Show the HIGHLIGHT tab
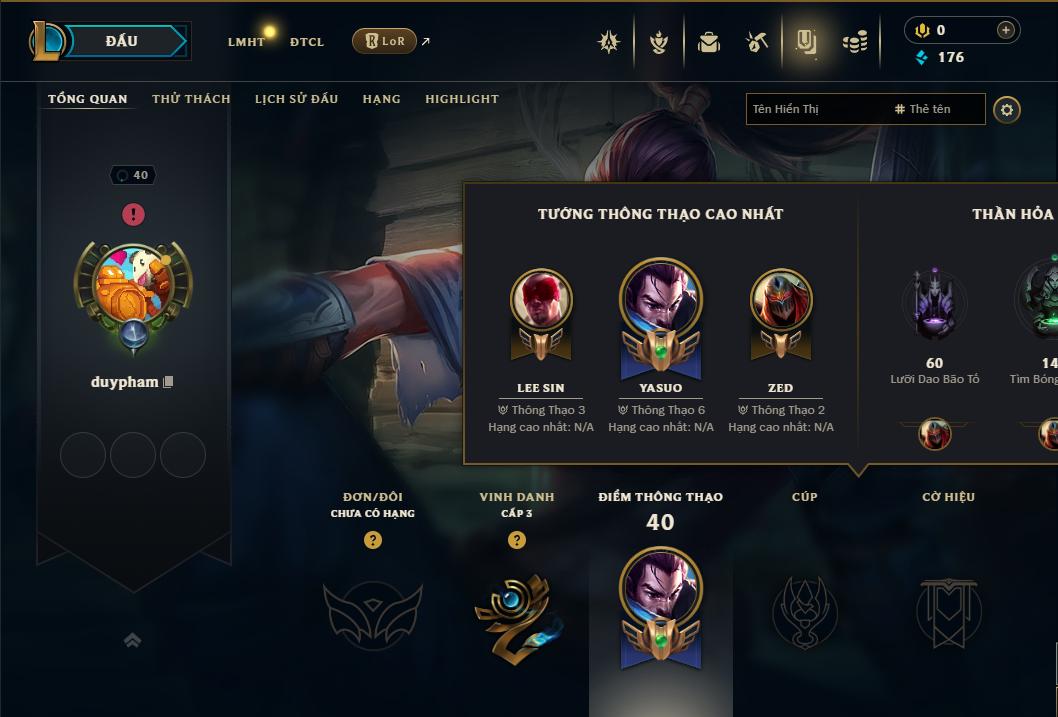Viewport: 1058px width, 717px height. point(461,99)
